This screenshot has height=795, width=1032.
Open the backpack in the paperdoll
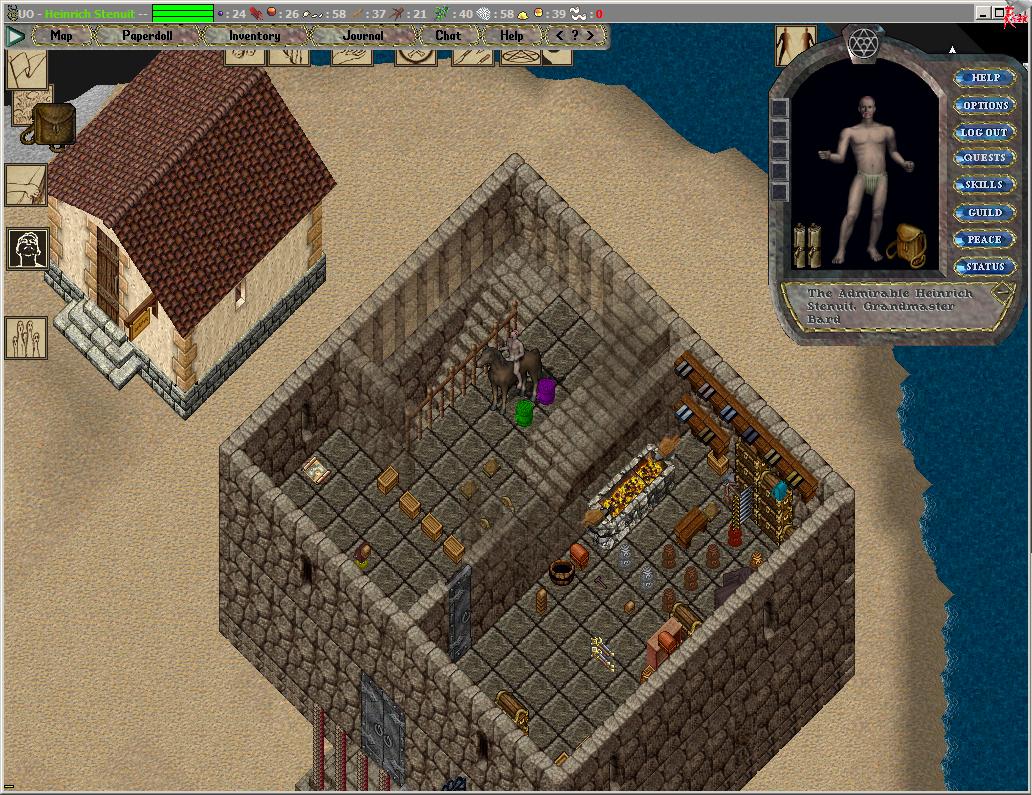(910, 243)
